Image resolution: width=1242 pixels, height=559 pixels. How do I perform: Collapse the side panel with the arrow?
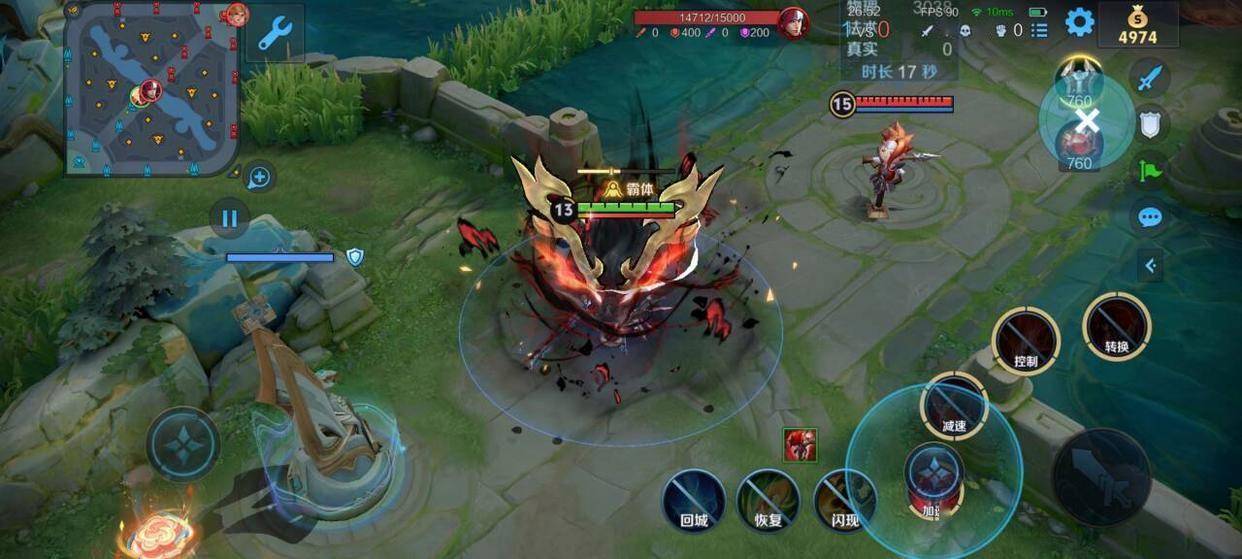[x=1150, y=265]
